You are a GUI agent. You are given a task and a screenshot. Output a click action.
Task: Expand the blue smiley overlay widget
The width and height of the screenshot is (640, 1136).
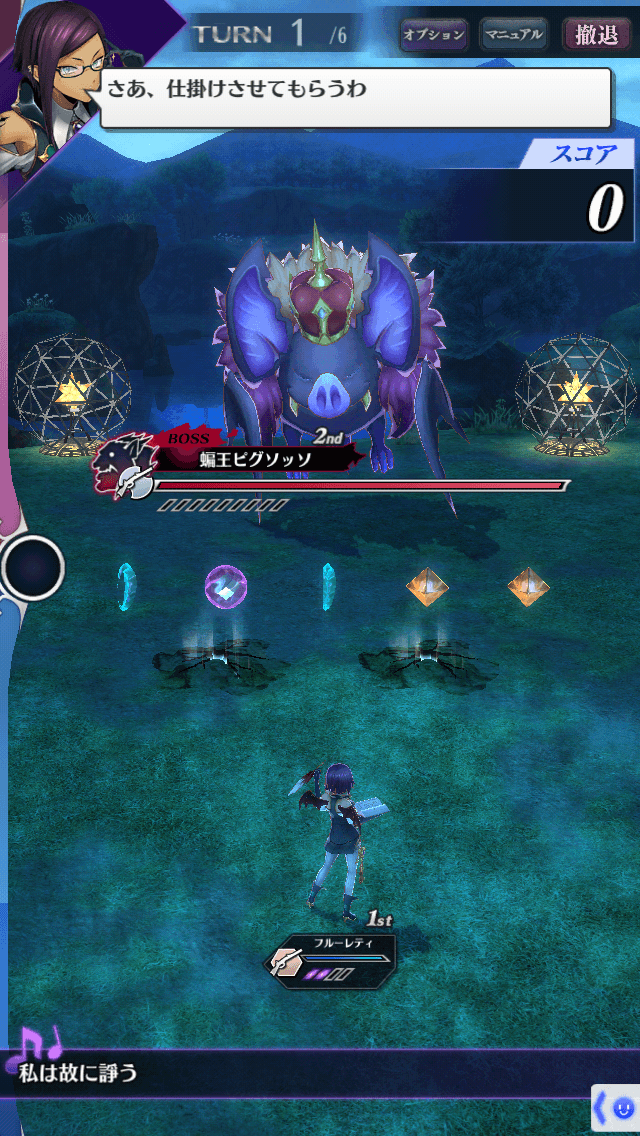614,1108
